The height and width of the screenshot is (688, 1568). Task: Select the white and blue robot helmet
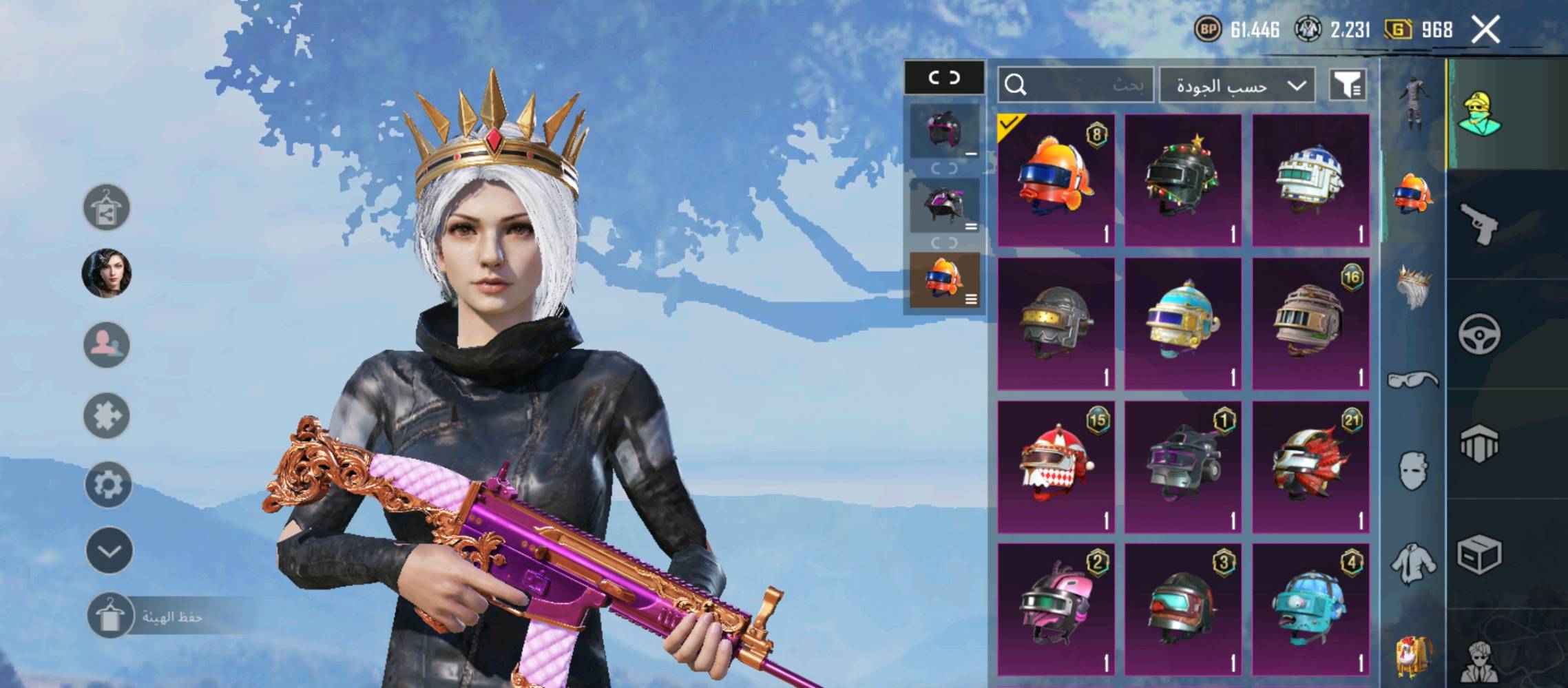tap(1310, 180)
